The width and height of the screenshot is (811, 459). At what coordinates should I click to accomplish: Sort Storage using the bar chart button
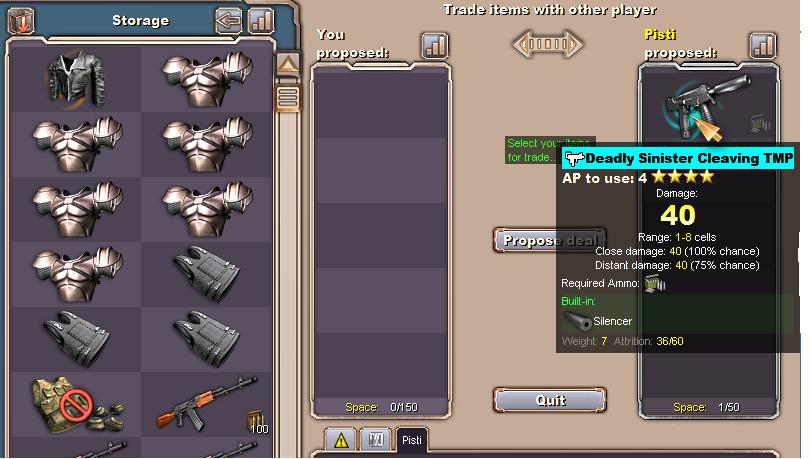pyautogui.click(x=260, y=20)
